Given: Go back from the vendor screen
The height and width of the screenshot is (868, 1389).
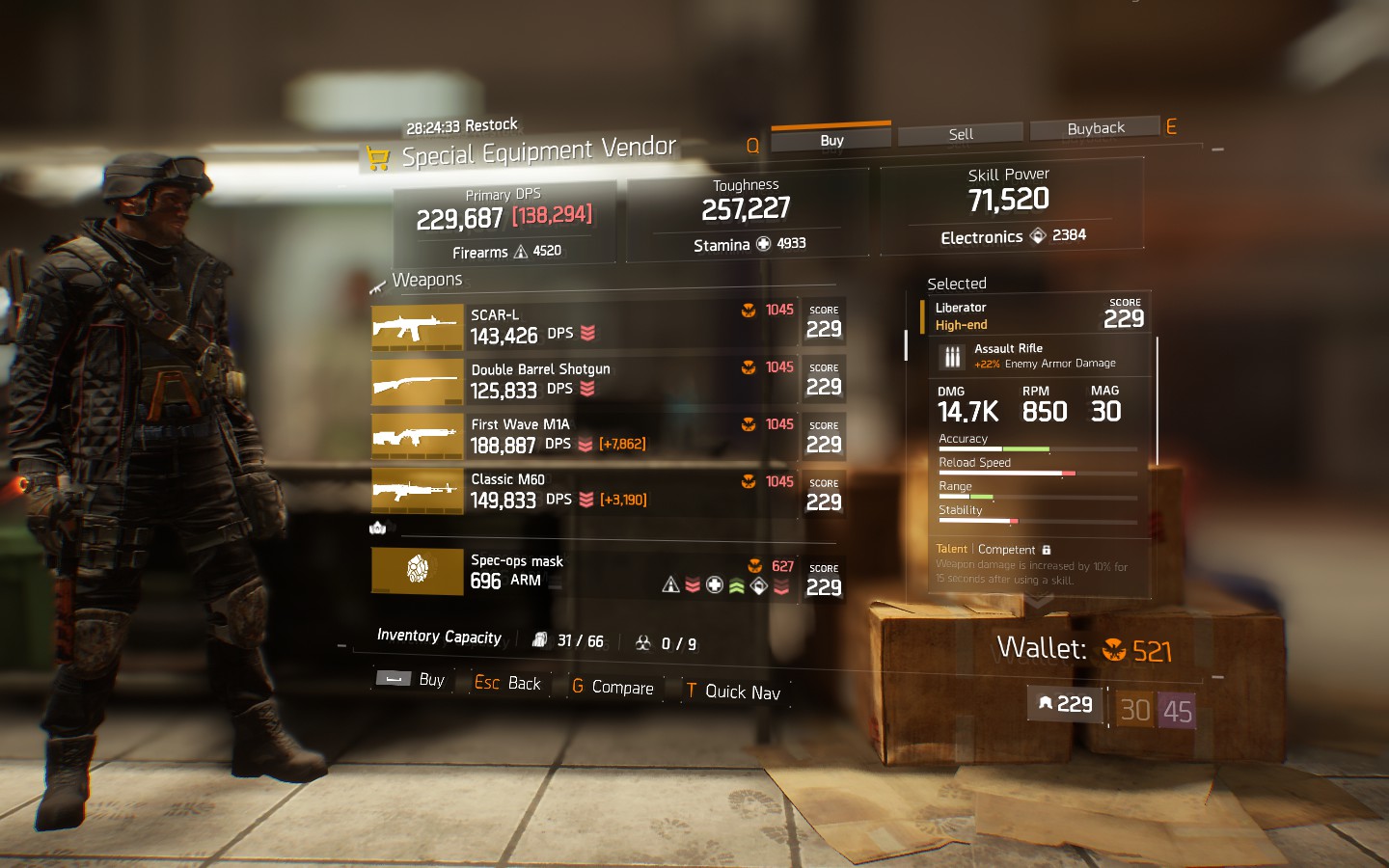Looking at the screenshot, I should (x=508, y=683).
